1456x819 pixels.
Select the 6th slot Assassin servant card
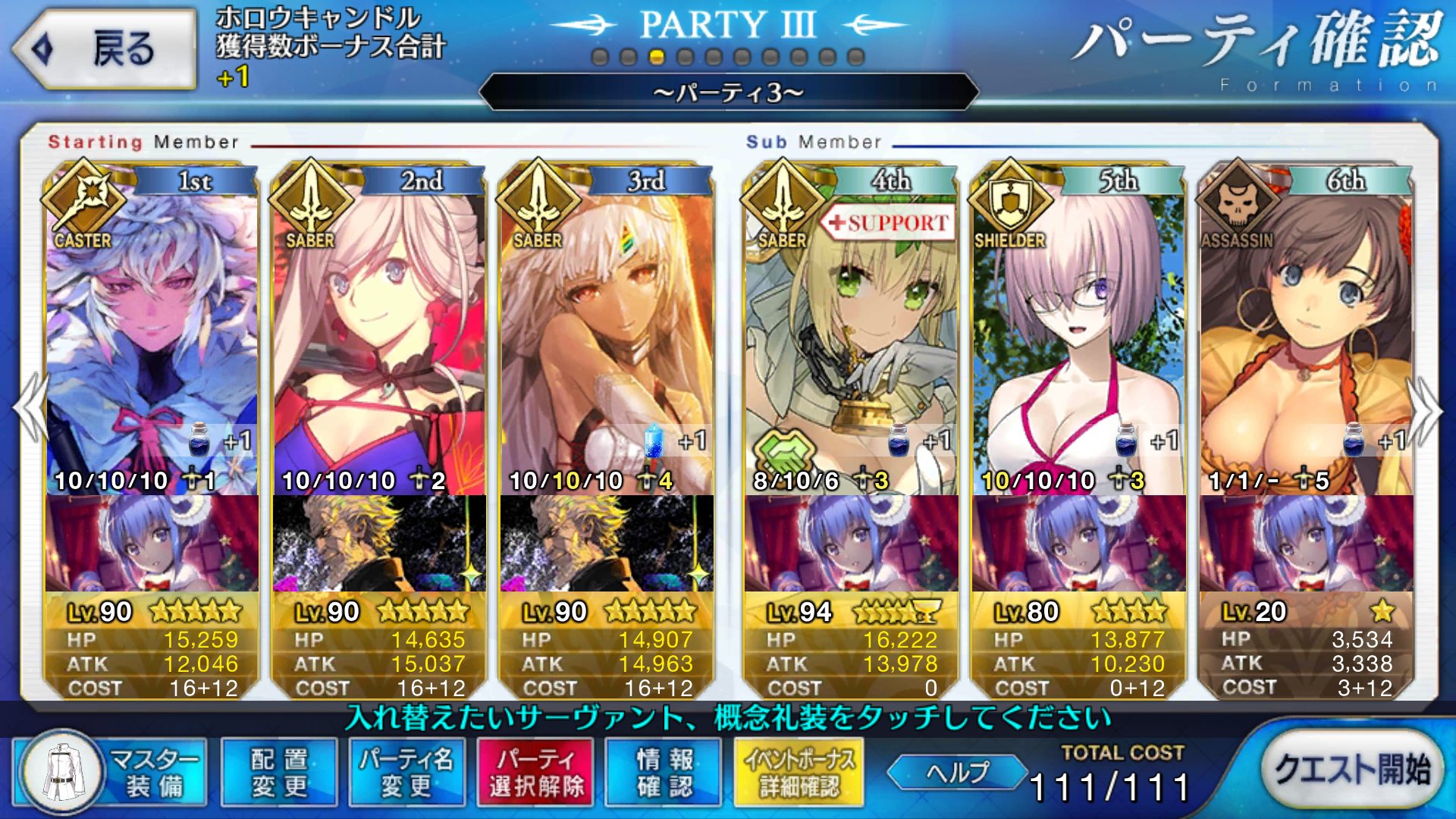(x=1306, y=334)
